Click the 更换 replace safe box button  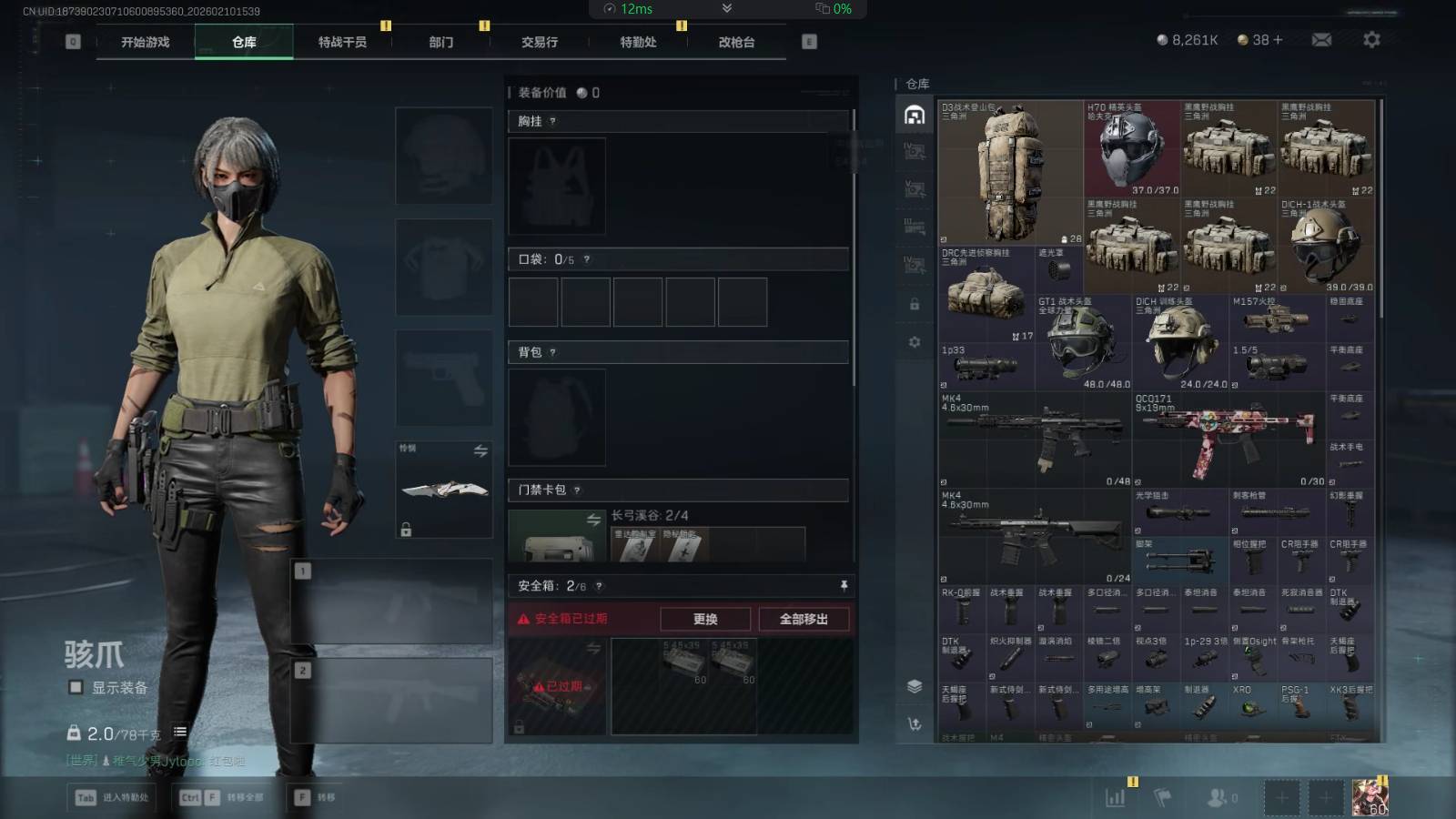(x=705, y=619)
